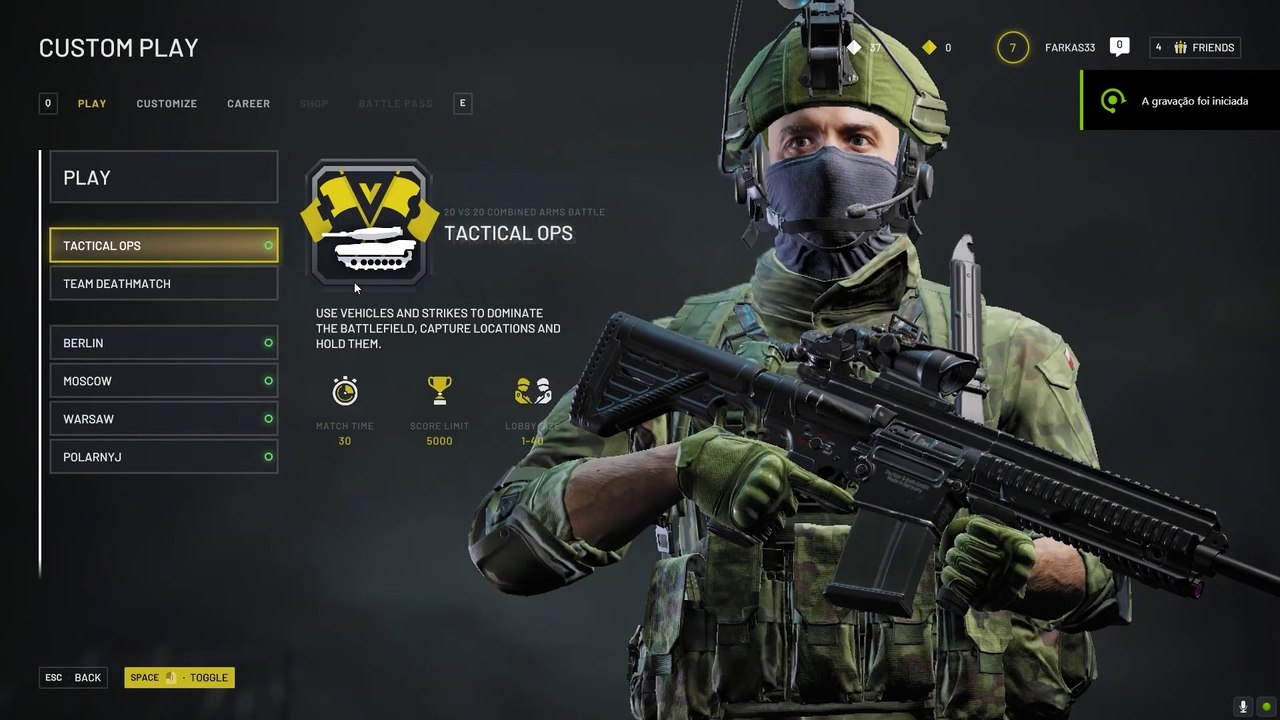Toggle the Moscow map

[x=164, y=381]
